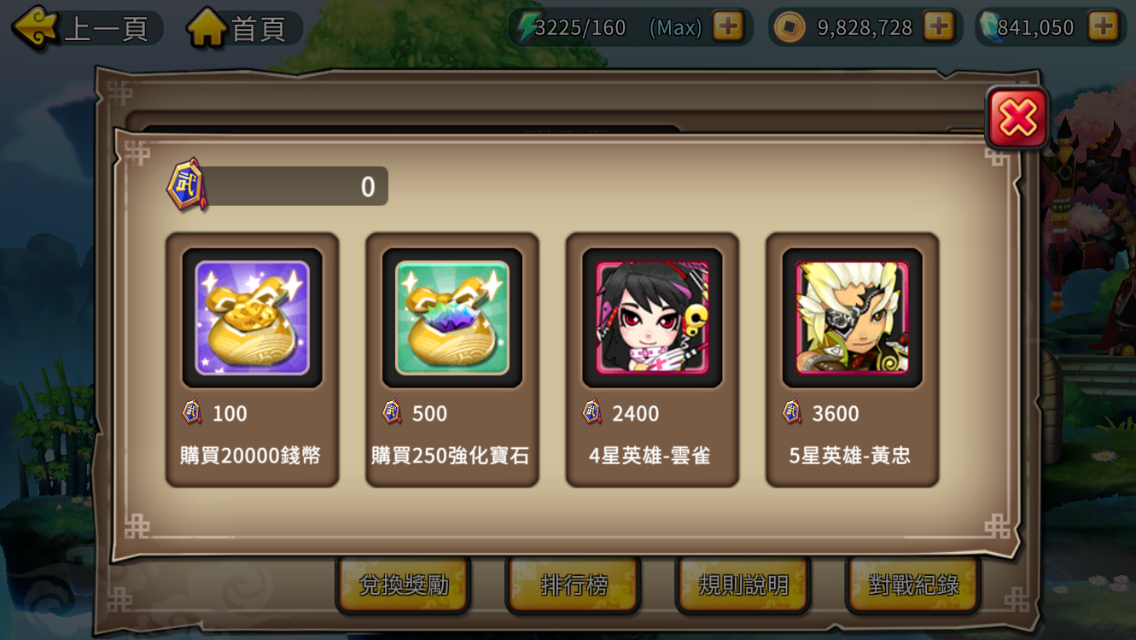
Task: Return to 首頁 home screen
Action: point(240,27)
